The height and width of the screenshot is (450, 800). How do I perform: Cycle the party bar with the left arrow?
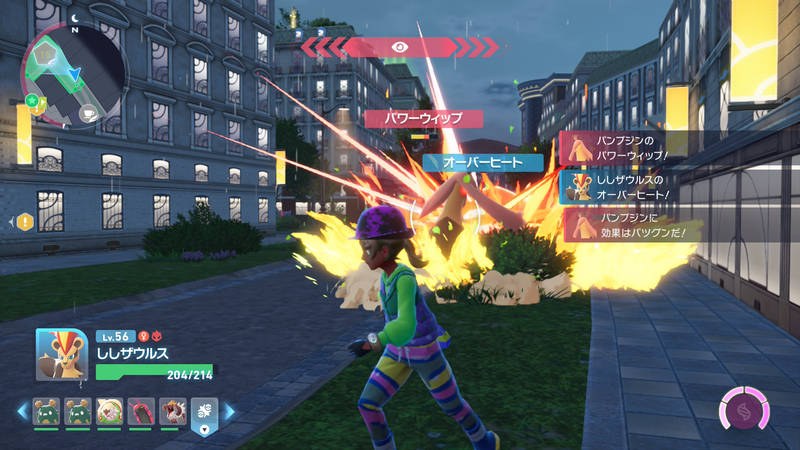coord(20,411)
